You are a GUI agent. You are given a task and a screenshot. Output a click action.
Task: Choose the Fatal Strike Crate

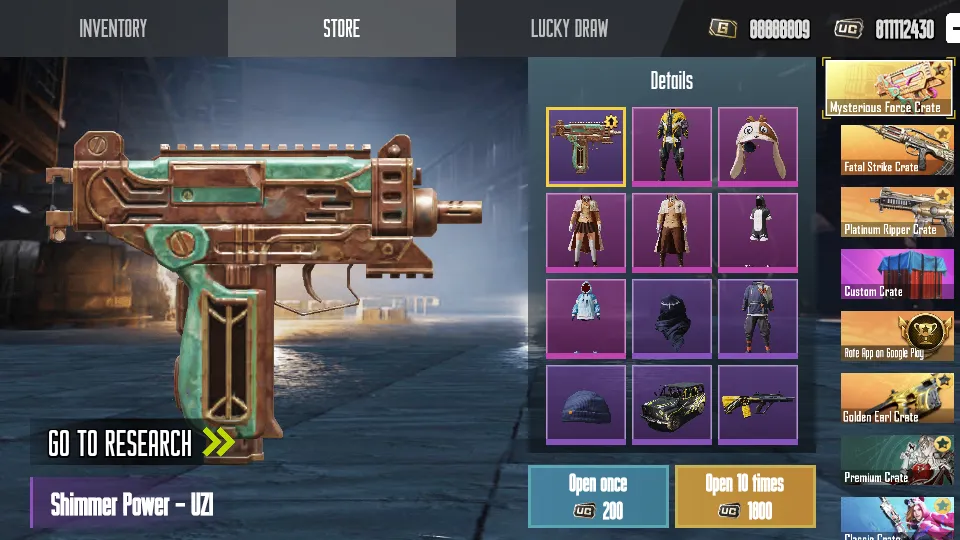[x=896, y=150]
